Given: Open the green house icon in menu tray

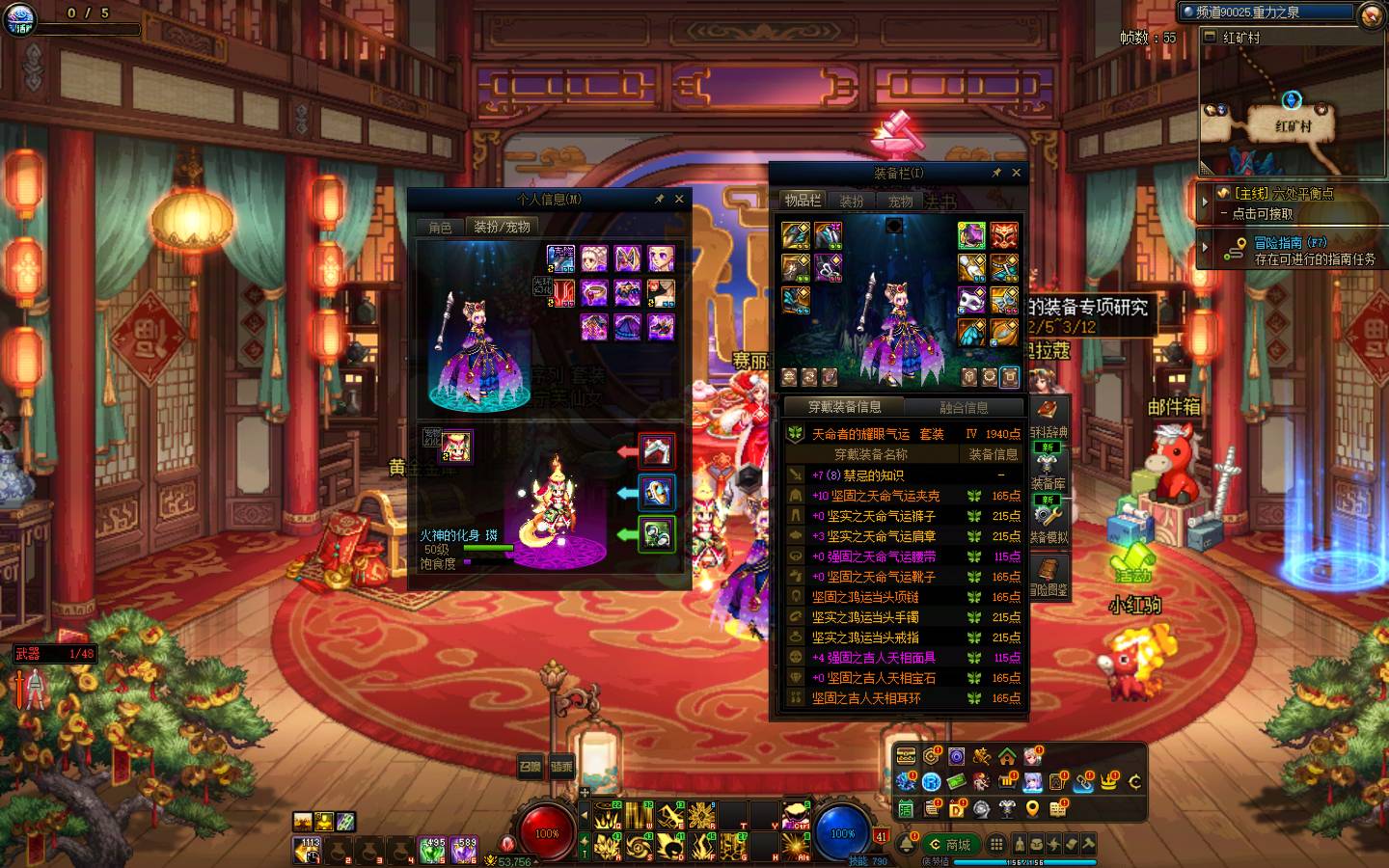Looking at the screenshot, I should 1007,756.
